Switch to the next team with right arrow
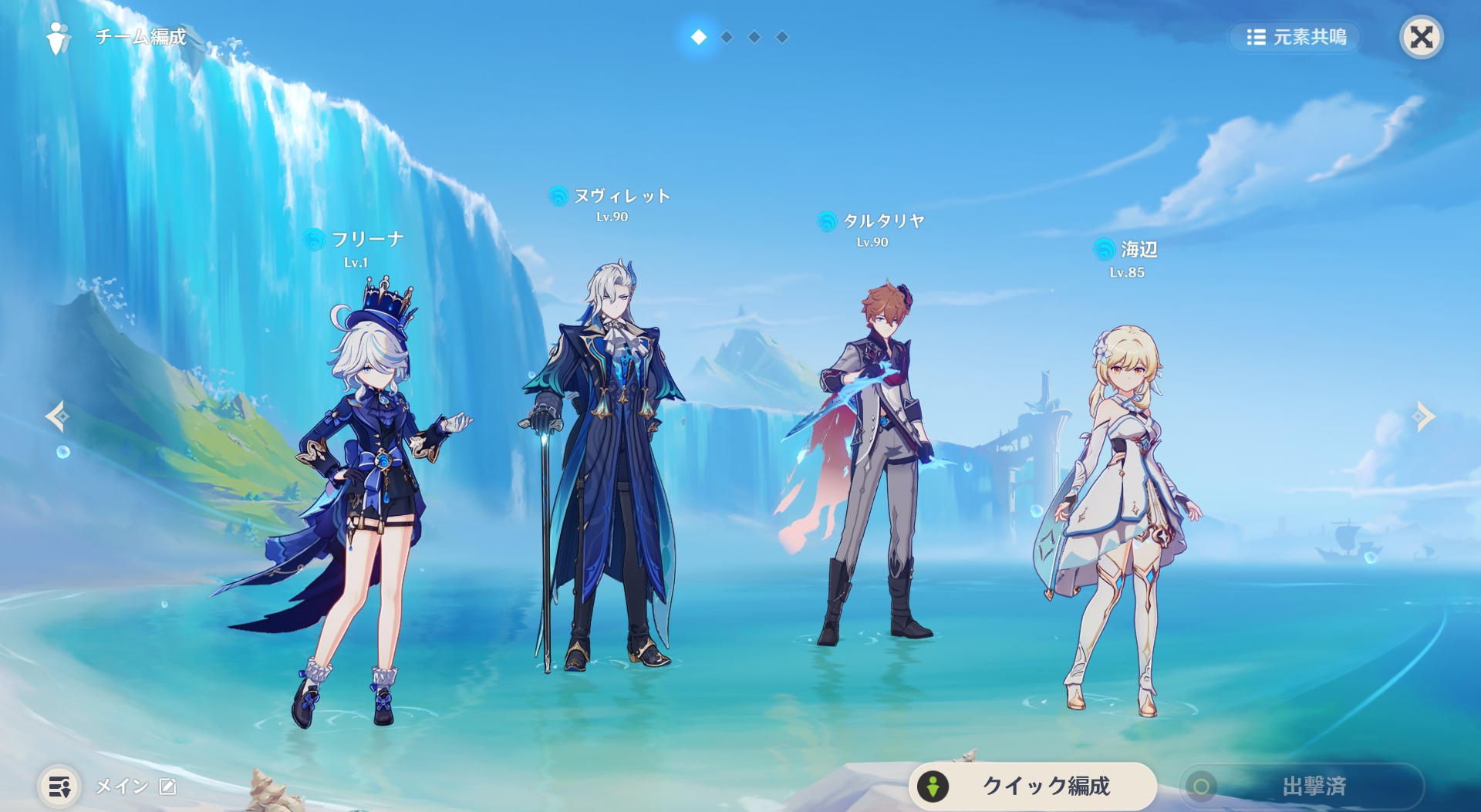The image size is (1481, 812). (1424, 416)
